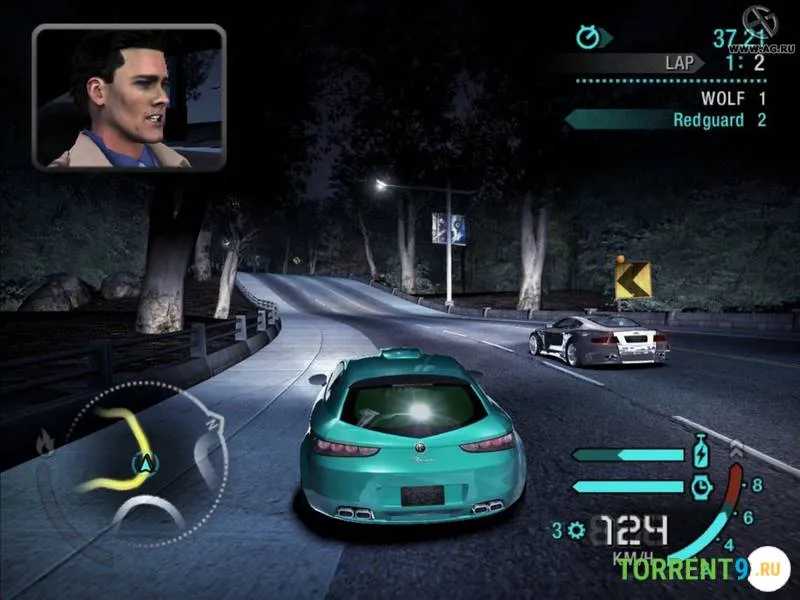Click the player arrow marker on minimap
Screen dimensions: 800x600
pos(146,462)
